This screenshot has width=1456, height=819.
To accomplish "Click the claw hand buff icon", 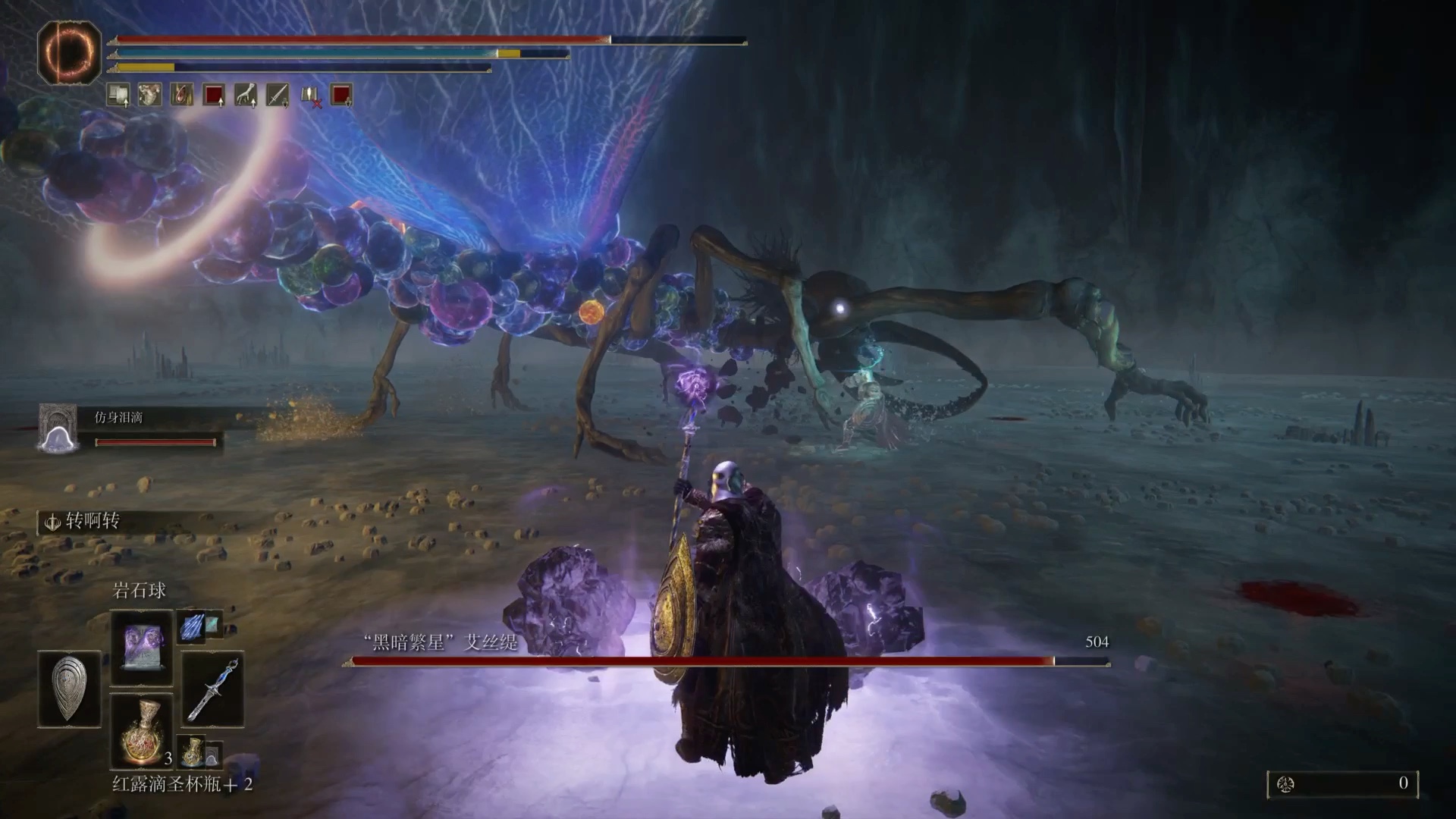I will click(246, 96).
